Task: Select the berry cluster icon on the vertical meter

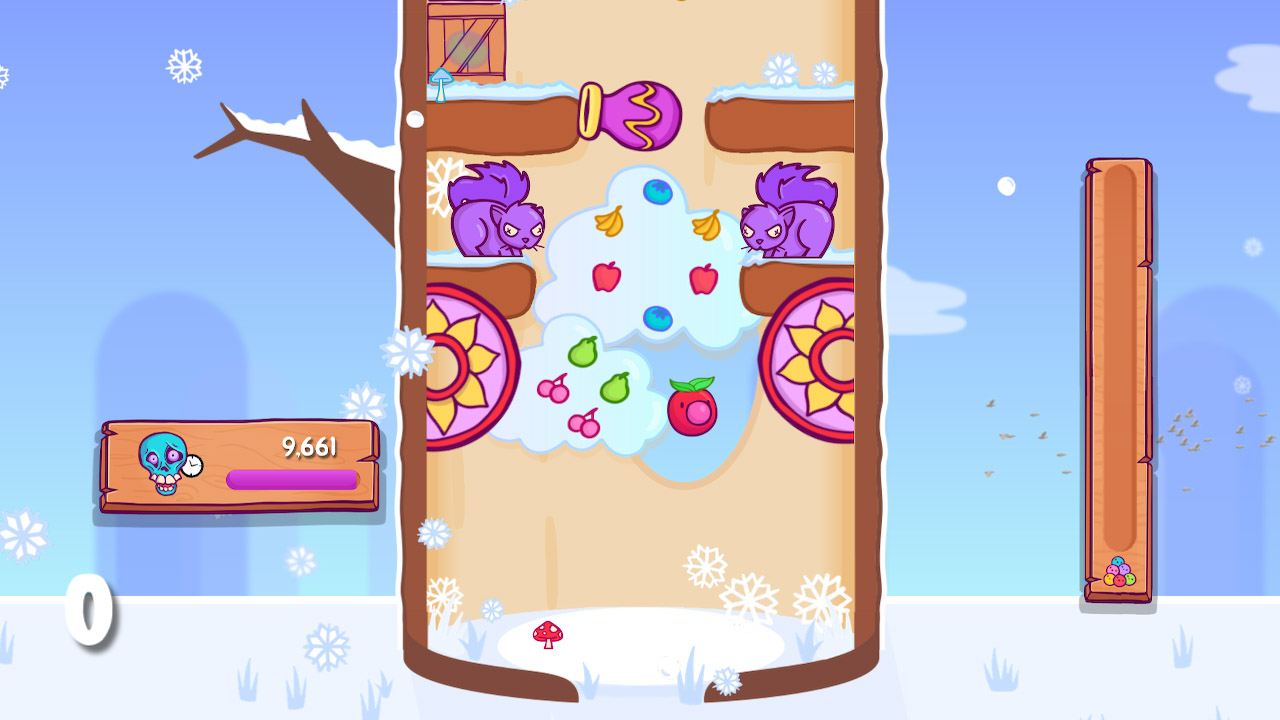Action: 1117,570
